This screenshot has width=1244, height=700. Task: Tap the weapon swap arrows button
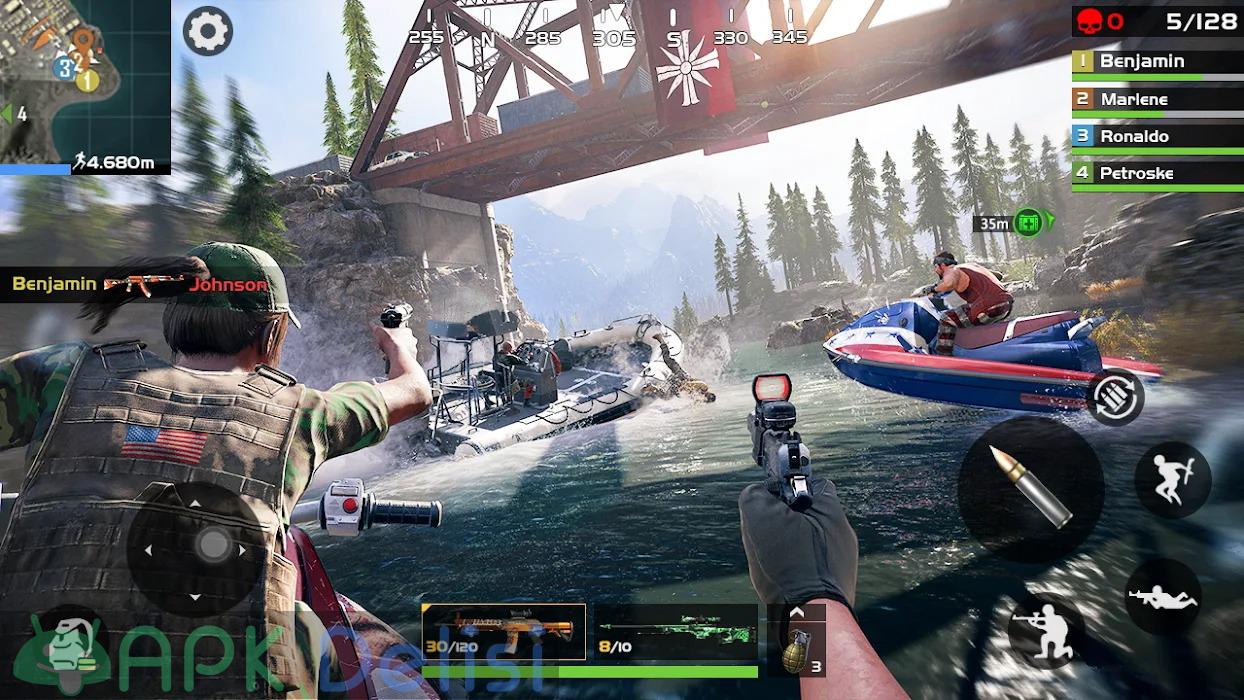click(x=1115, y=397)
